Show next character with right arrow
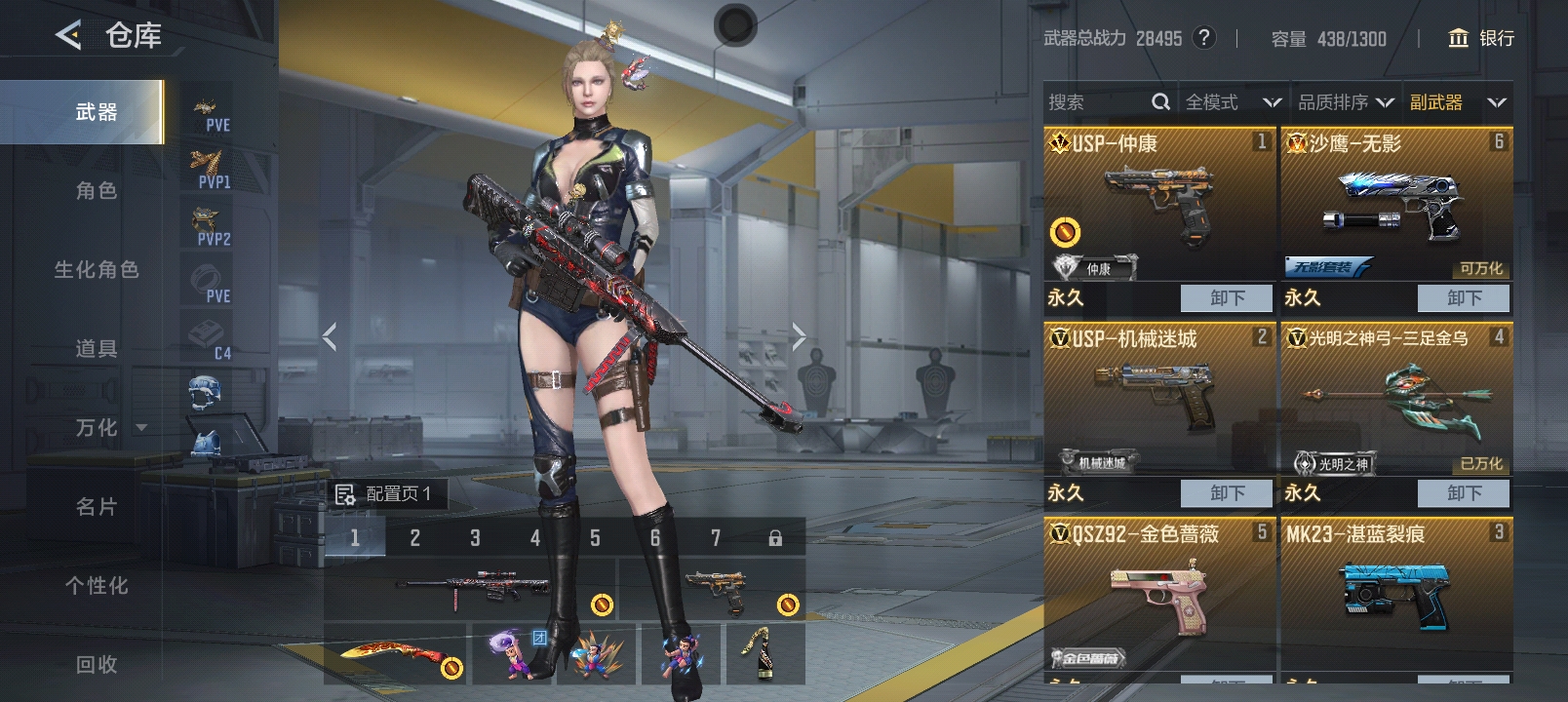The width and height of the screenshot is (1568, 702). tap(799, 337)
